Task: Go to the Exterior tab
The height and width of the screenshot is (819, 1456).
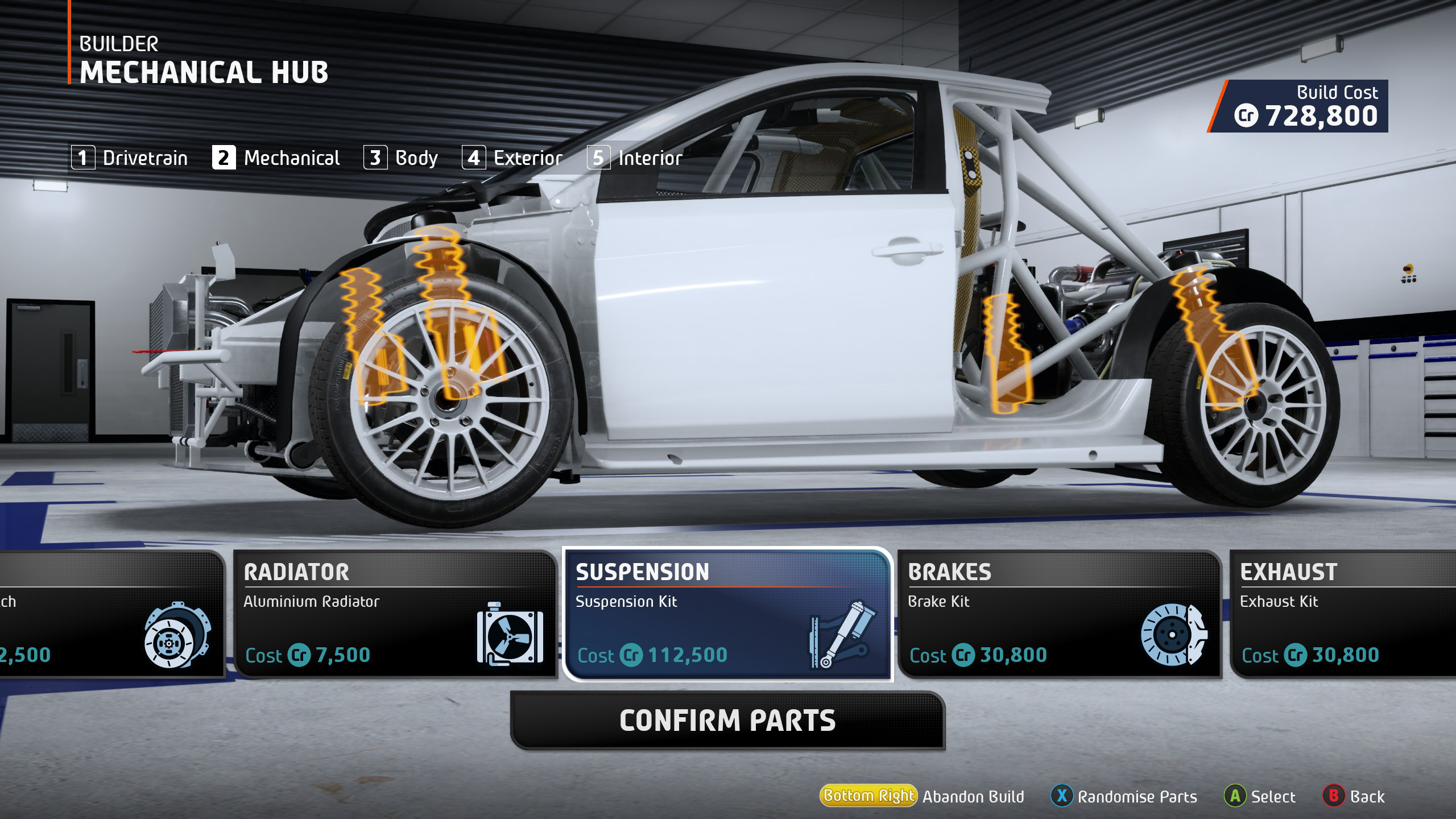Action: pyautogui.click(x=512, y=158)
